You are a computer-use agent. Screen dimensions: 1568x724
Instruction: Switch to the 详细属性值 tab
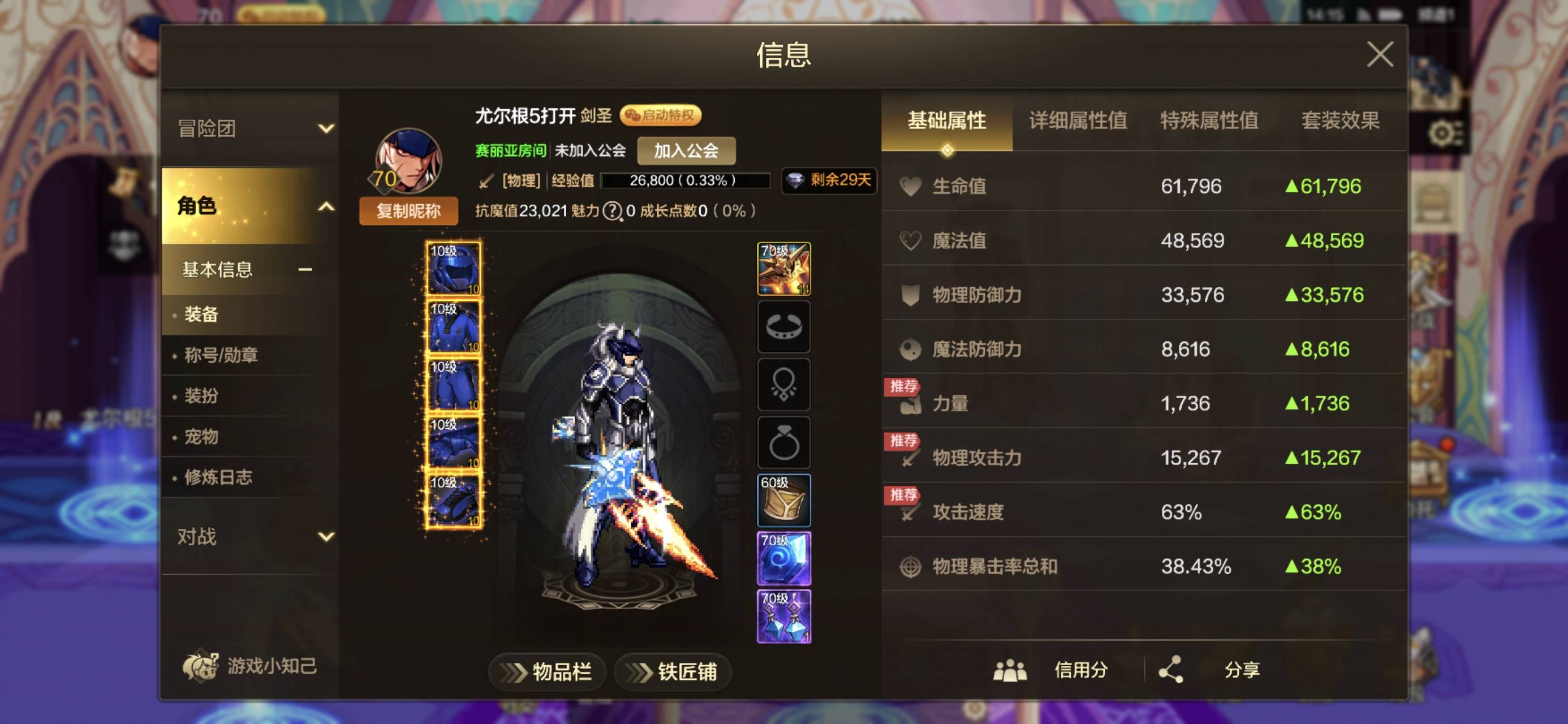click(1078, 121)
